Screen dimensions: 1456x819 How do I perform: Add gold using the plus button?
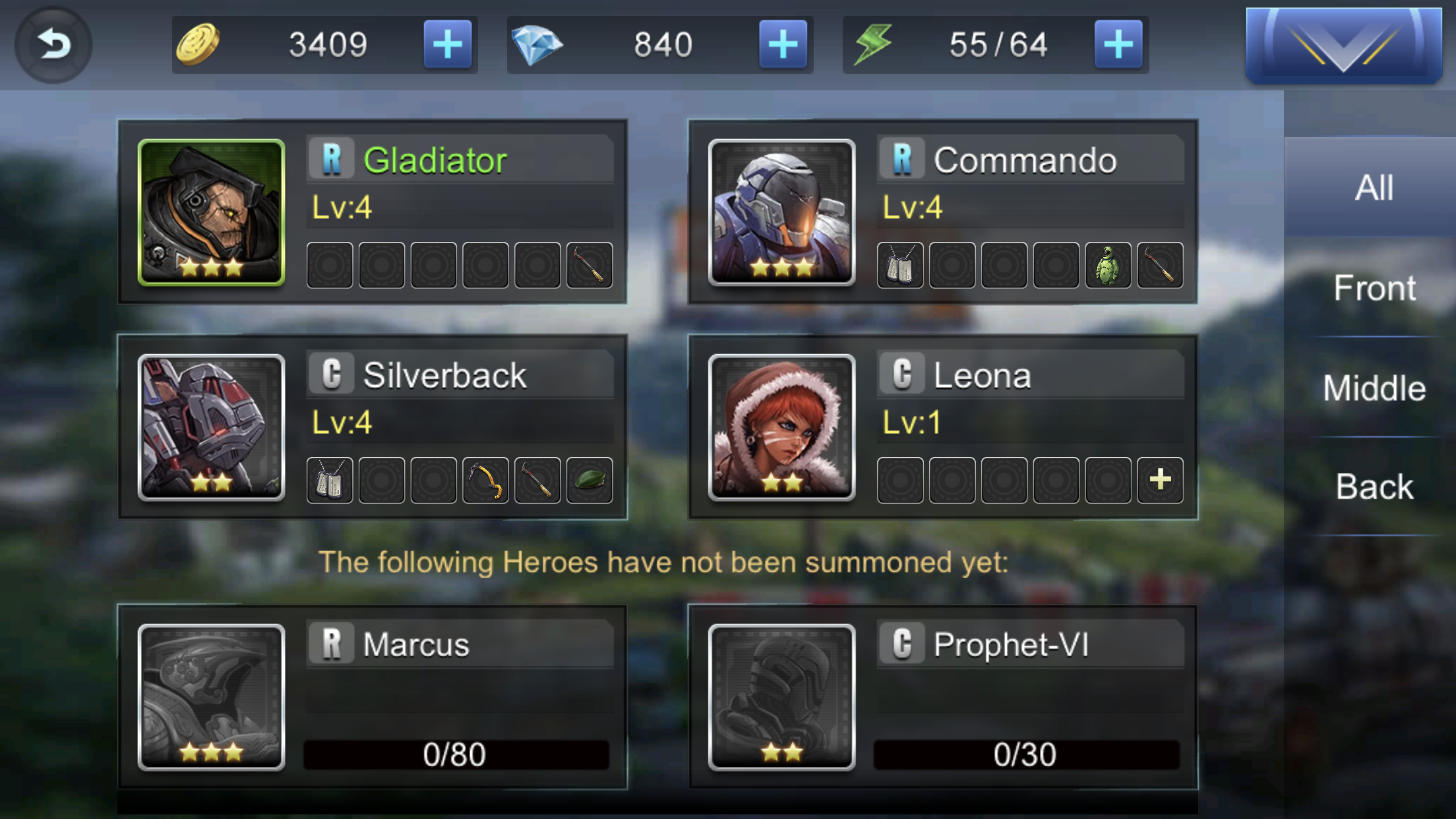(447, 44)
